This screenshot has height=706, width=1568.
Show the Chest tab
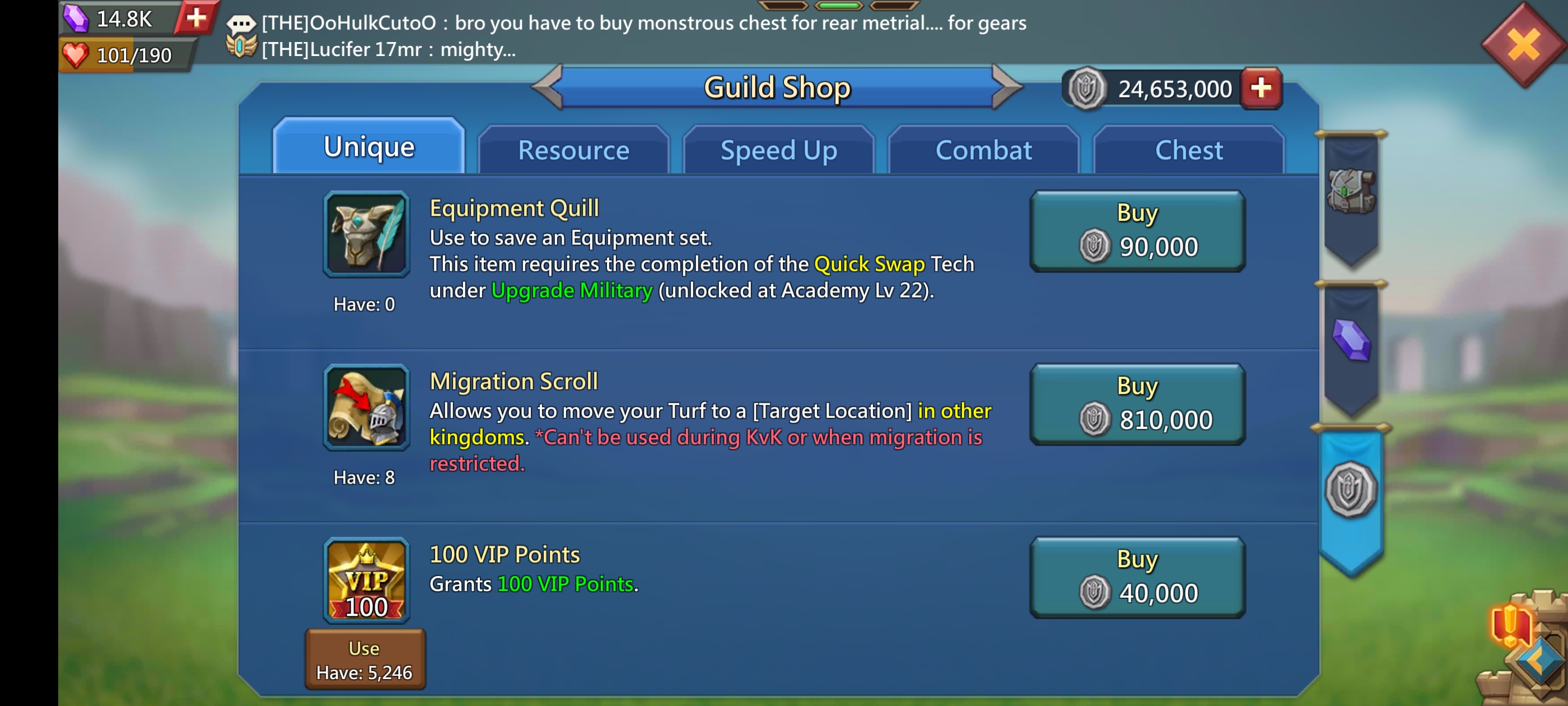tap(1188, 151)
